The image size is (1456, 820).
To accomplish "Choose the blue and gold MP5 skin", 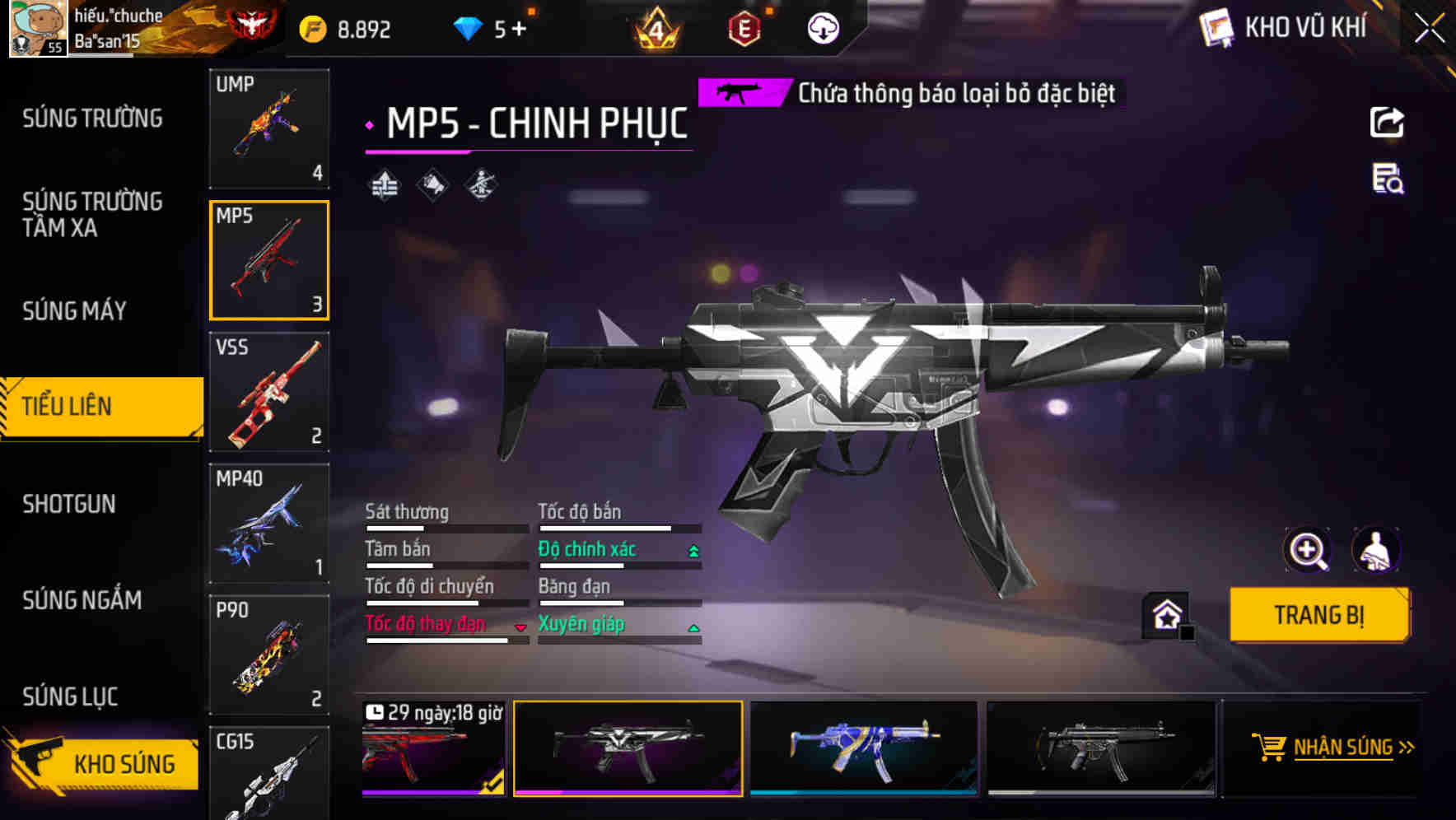I will click(x=864, y=748).
